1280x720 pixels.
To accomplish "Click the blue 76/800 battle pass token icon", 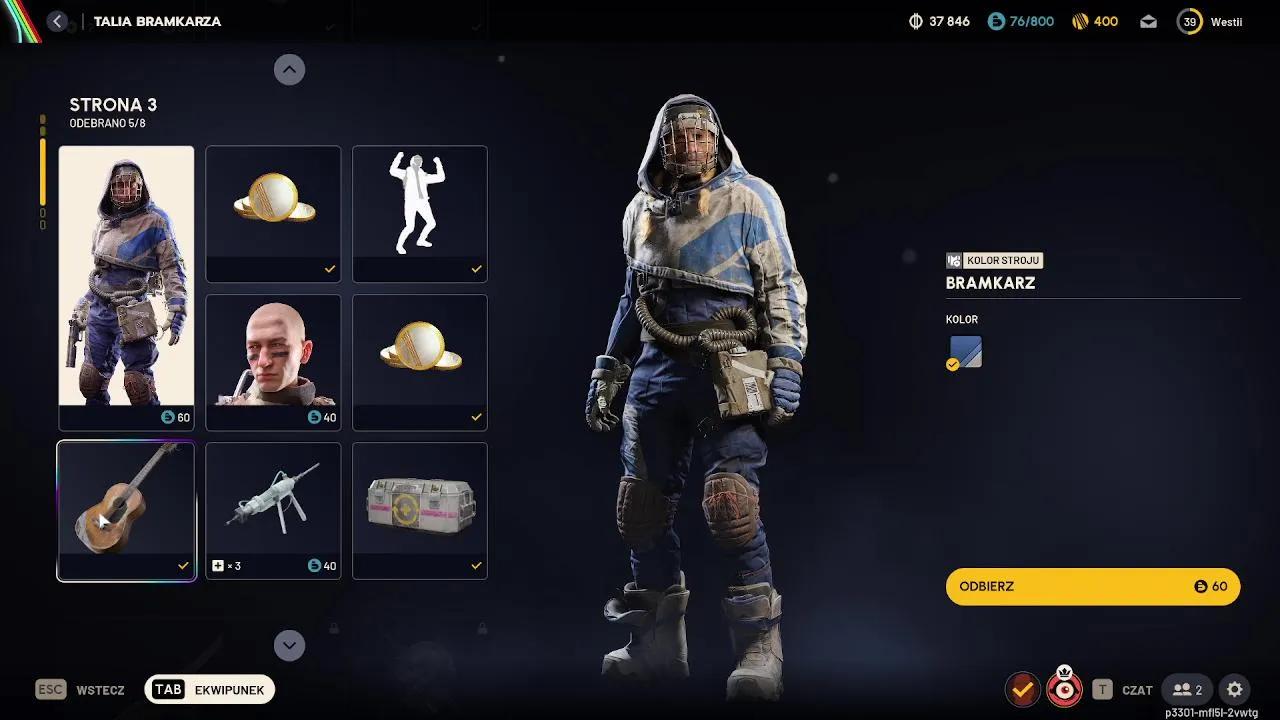I will pyautogui.click(x=996, y=20).
